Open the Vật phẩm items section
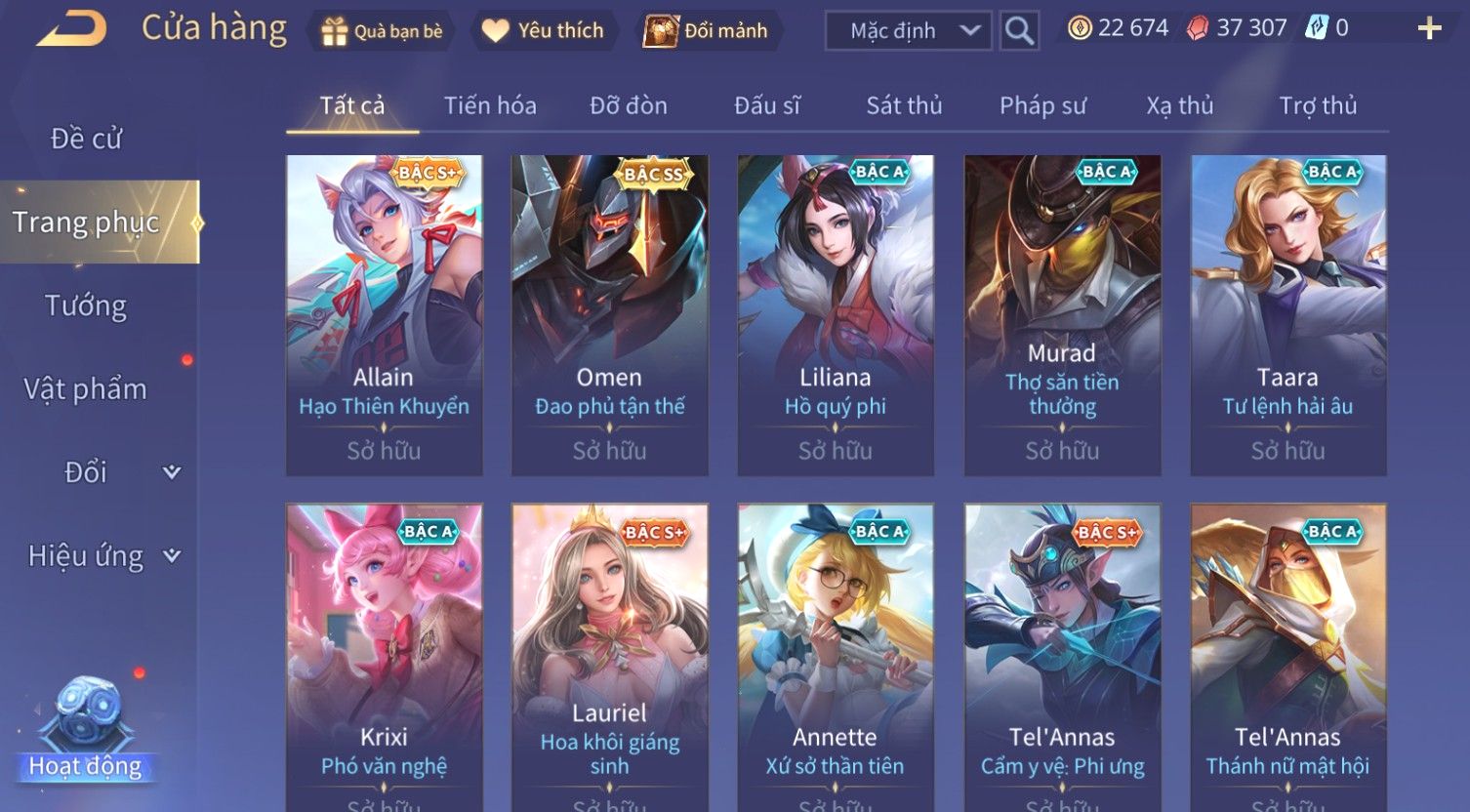This screenshot has height=812, width=1470. coord(86,388)
